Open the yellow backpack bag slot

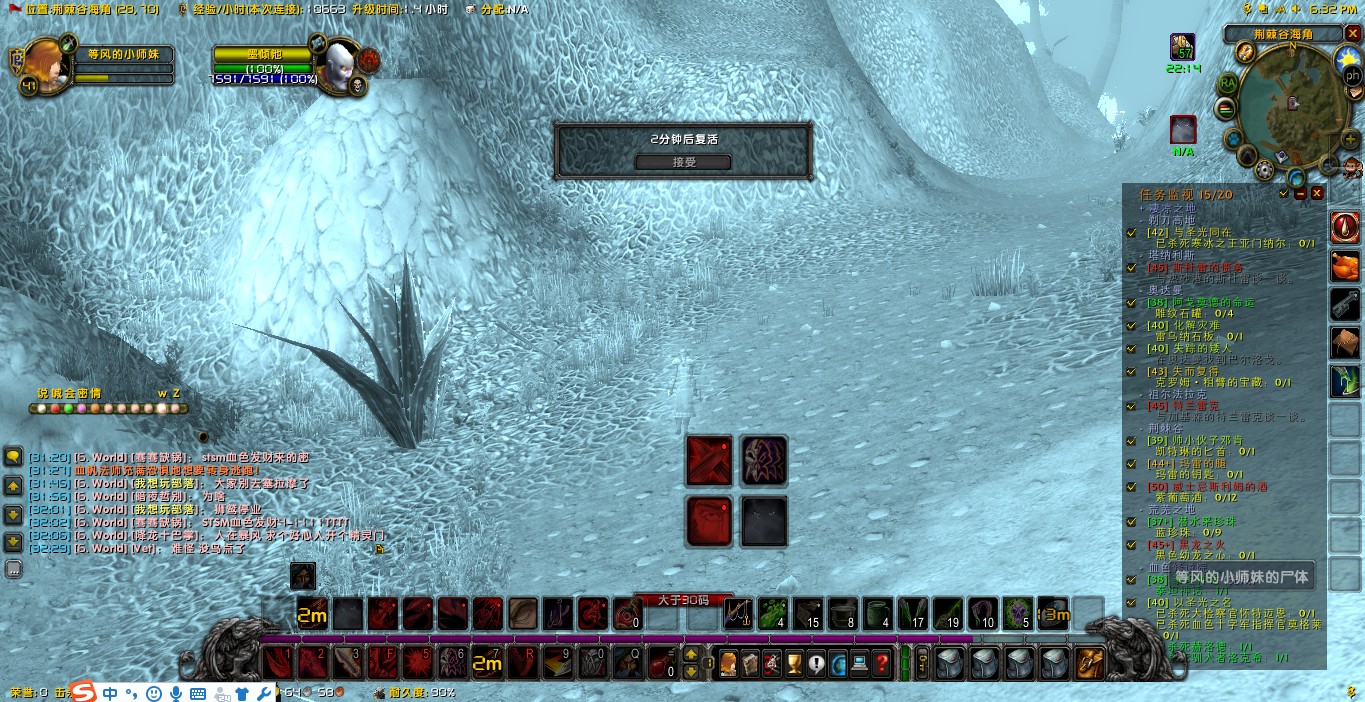[x=1089, y=663]
